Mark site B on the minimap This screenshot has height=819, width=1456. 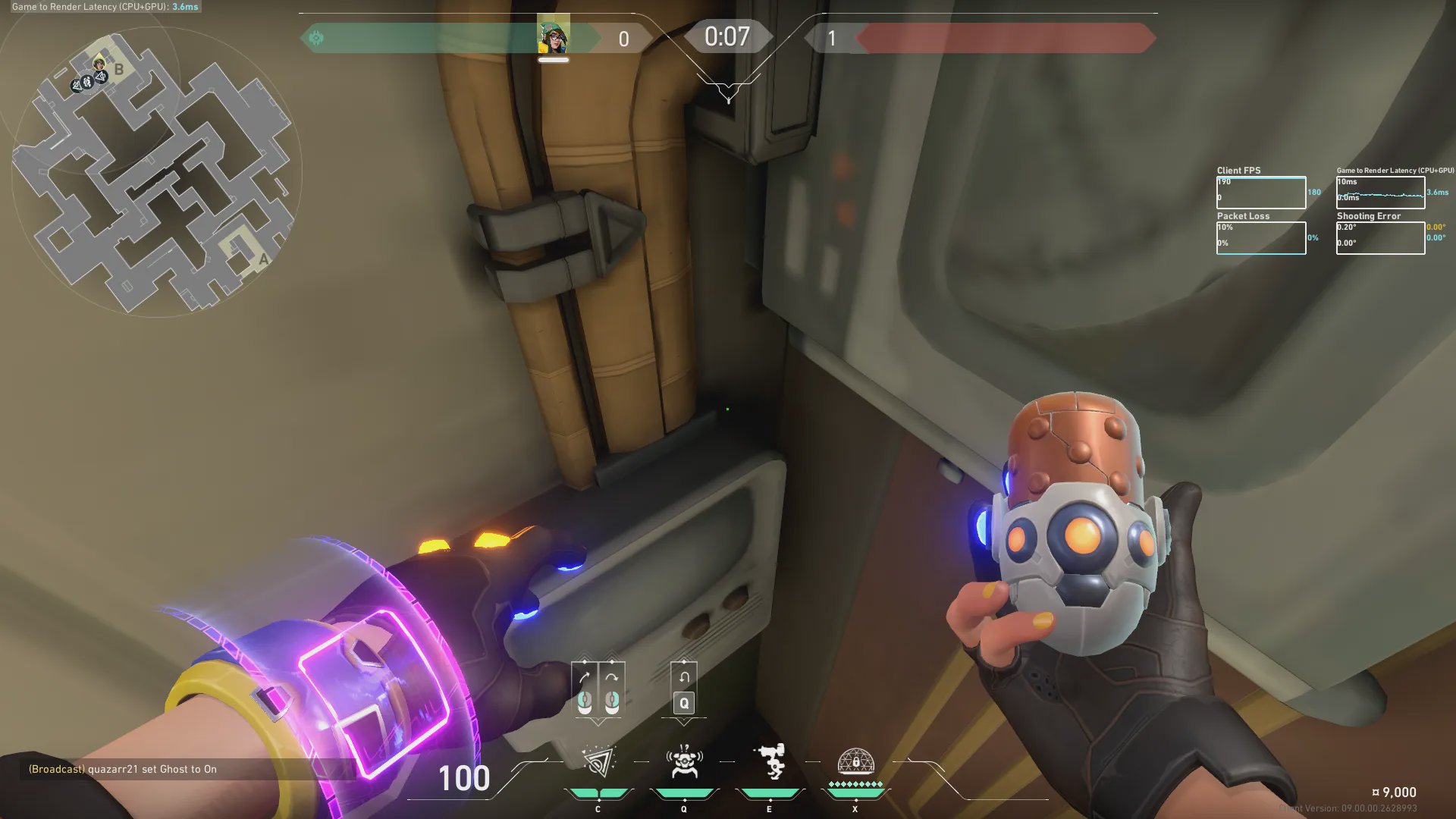119,70
